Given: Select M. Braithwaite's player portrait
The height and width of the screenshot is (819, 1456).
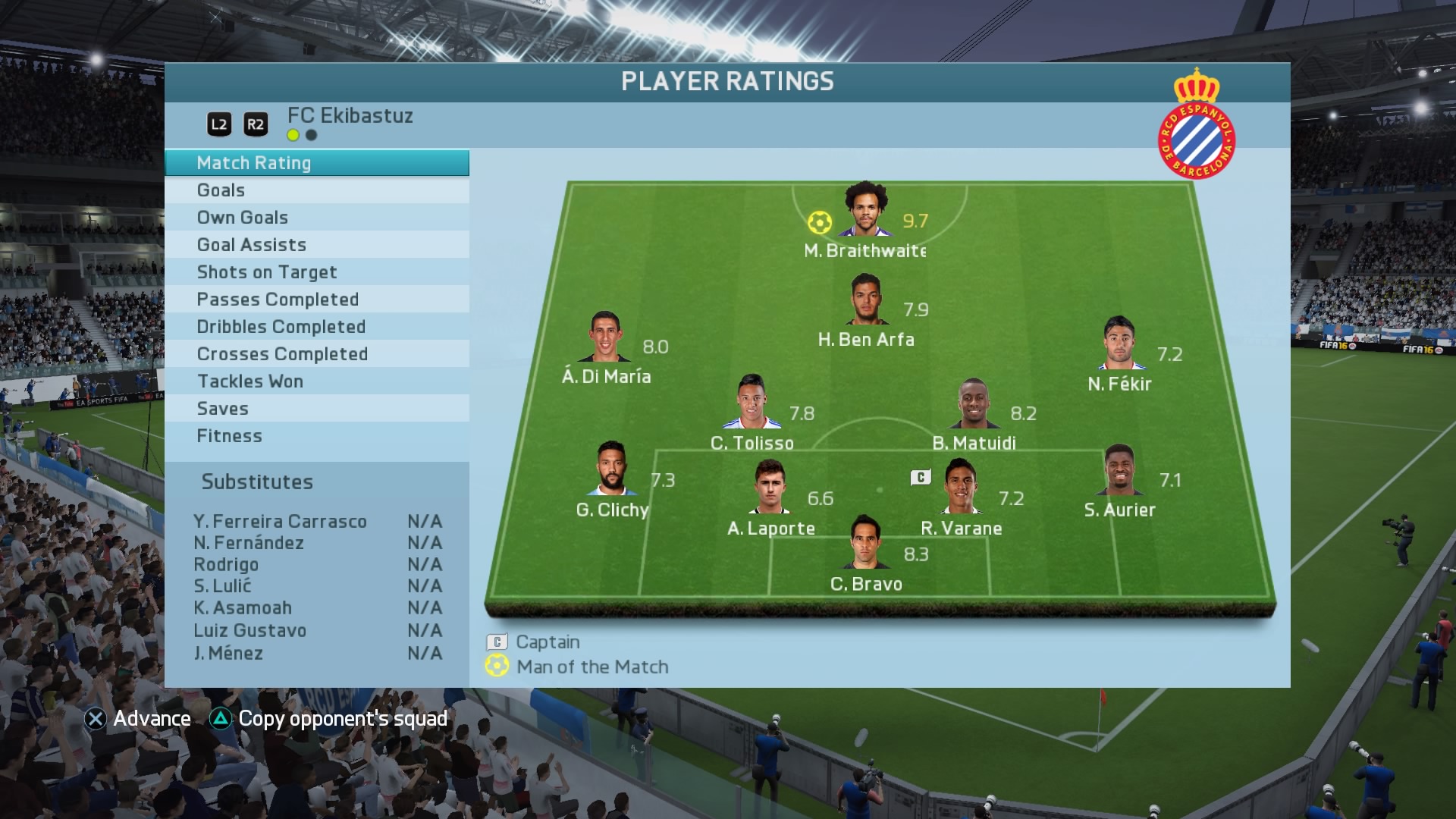Looking at the screenshot, I should (866, 210).
